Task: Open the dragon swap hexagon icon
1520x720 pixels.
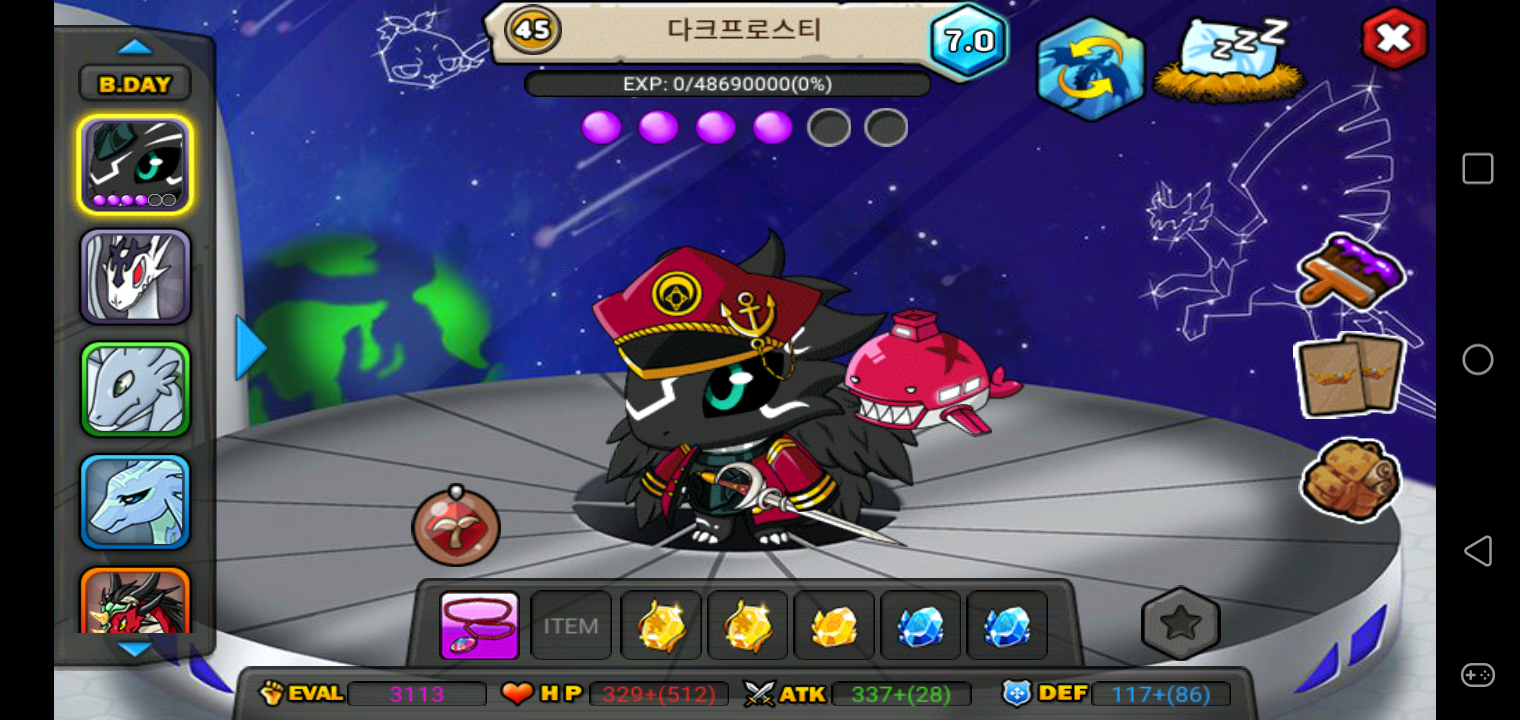Action: coord(1090,68)
